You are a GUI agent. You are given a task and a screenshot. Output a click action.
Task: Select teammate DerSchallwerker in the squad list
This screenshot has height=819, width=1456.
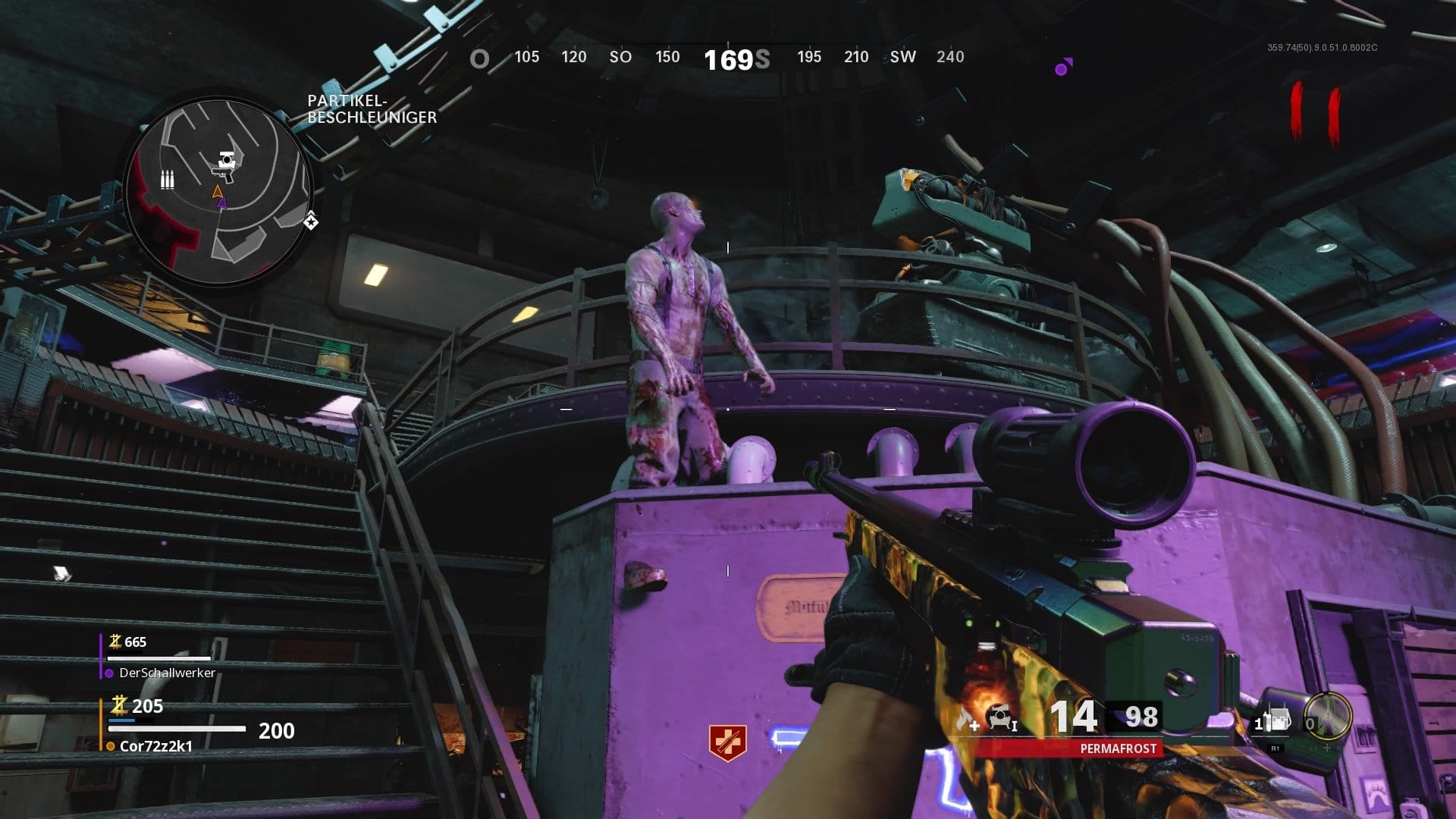(167, 673)
